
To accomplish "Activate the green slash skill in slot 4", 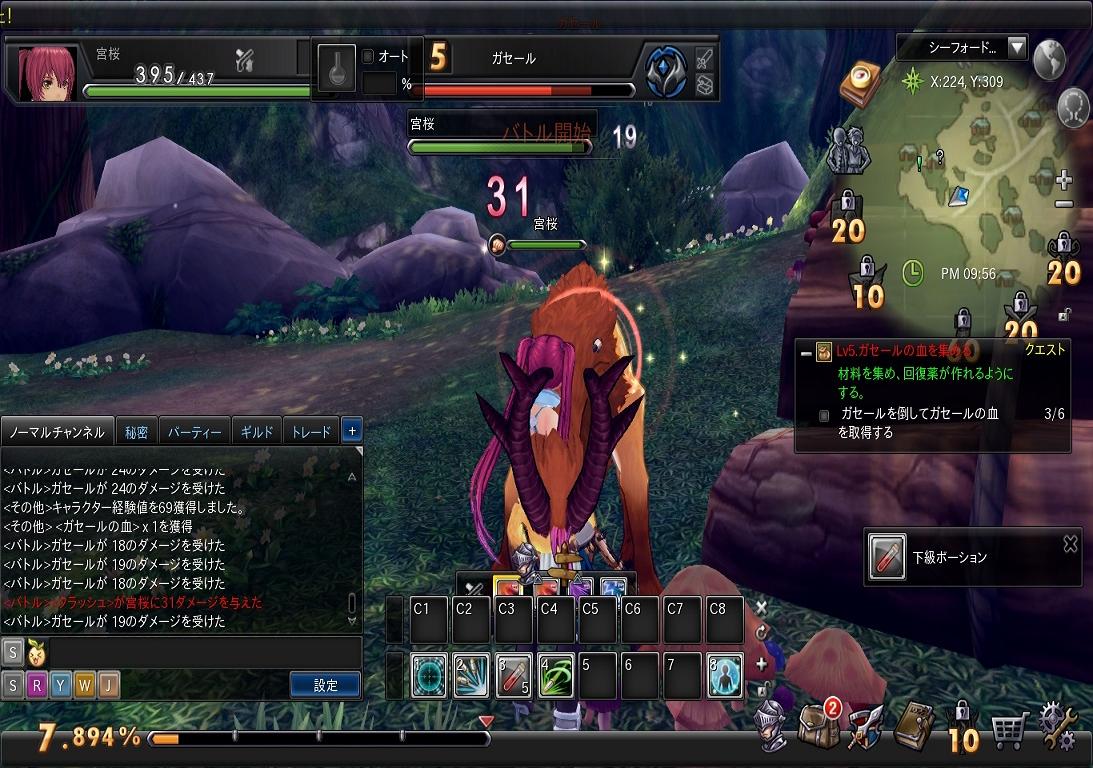I will (556, 677).
